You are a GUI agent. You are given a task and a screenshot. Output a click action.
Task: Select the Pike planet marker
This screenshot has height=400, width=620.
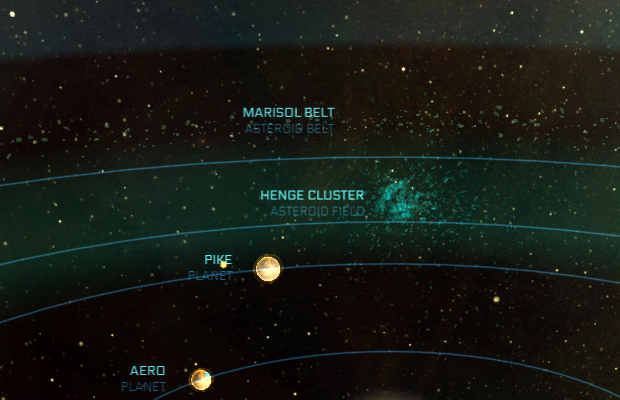268,268
